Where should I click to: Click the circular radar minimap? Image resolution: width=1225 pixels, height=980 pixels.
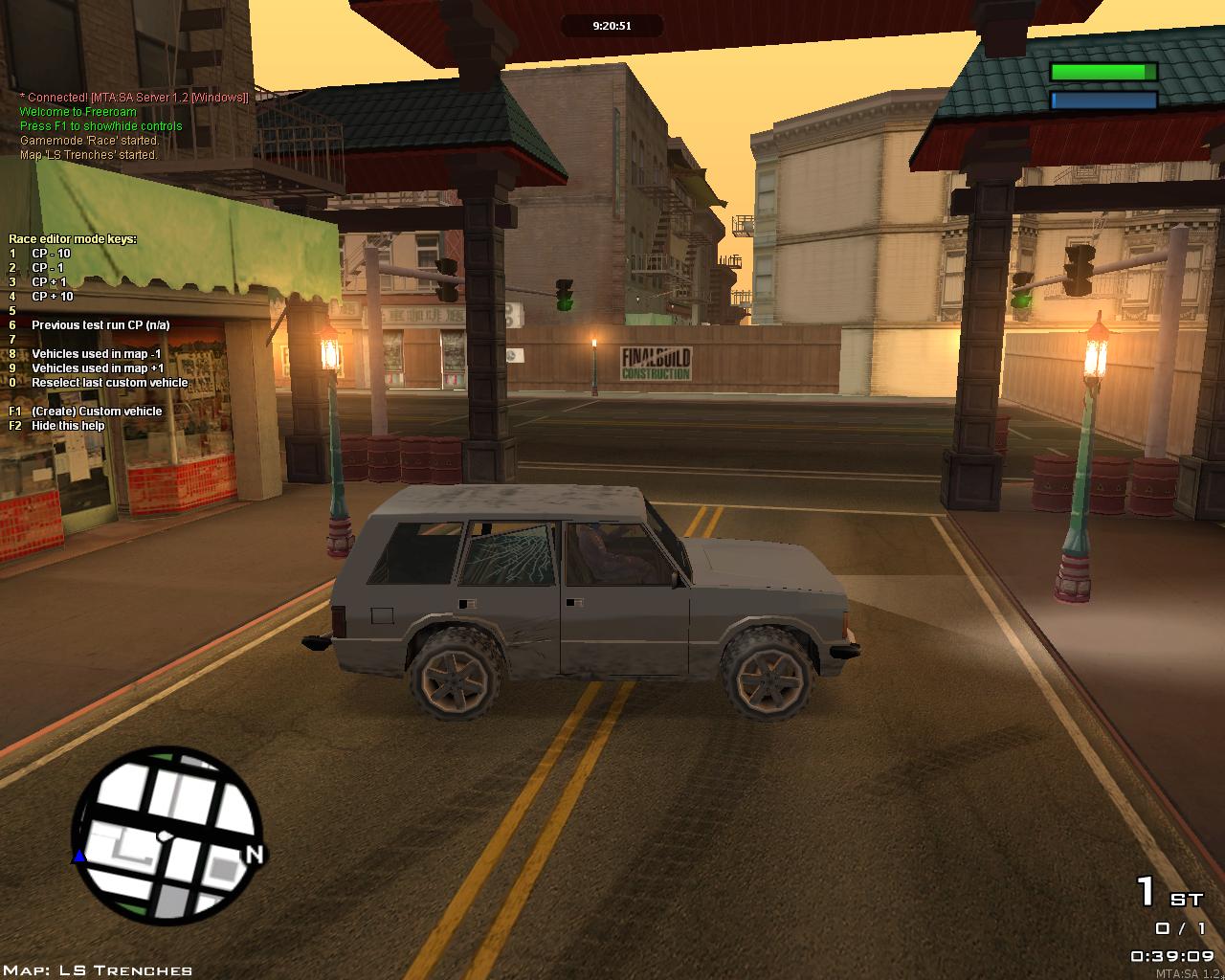coord(167,836)
